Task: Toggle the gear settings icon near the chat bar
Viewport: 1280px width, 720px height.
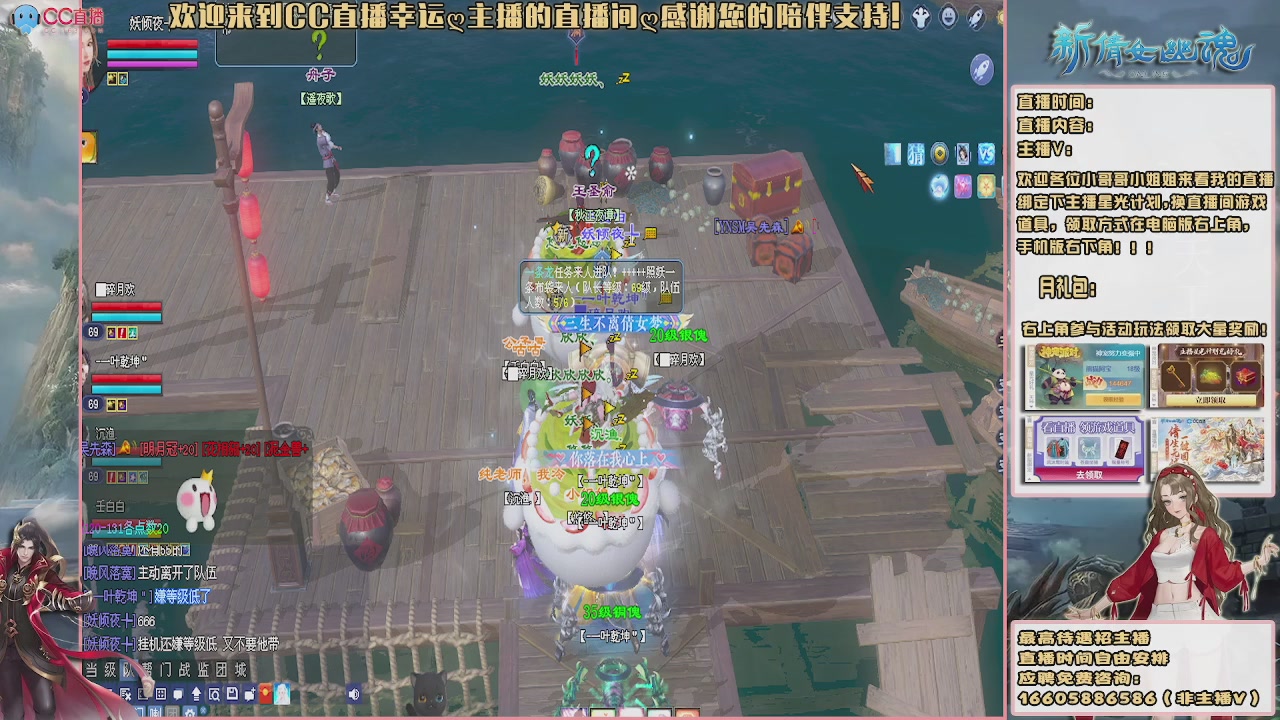Action: 189,712
